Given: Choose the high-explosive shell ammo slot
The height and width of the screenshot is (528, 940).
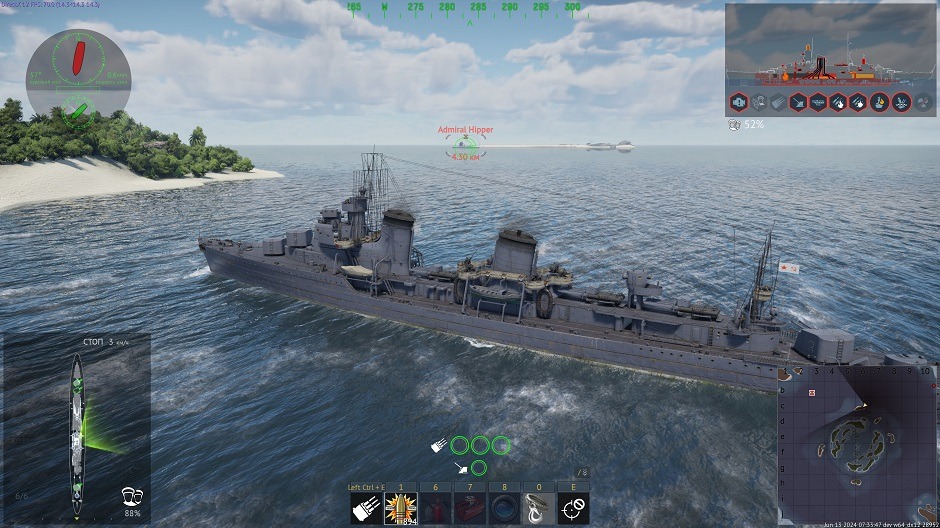Looking at the screenshot, I should pos(400,509).
